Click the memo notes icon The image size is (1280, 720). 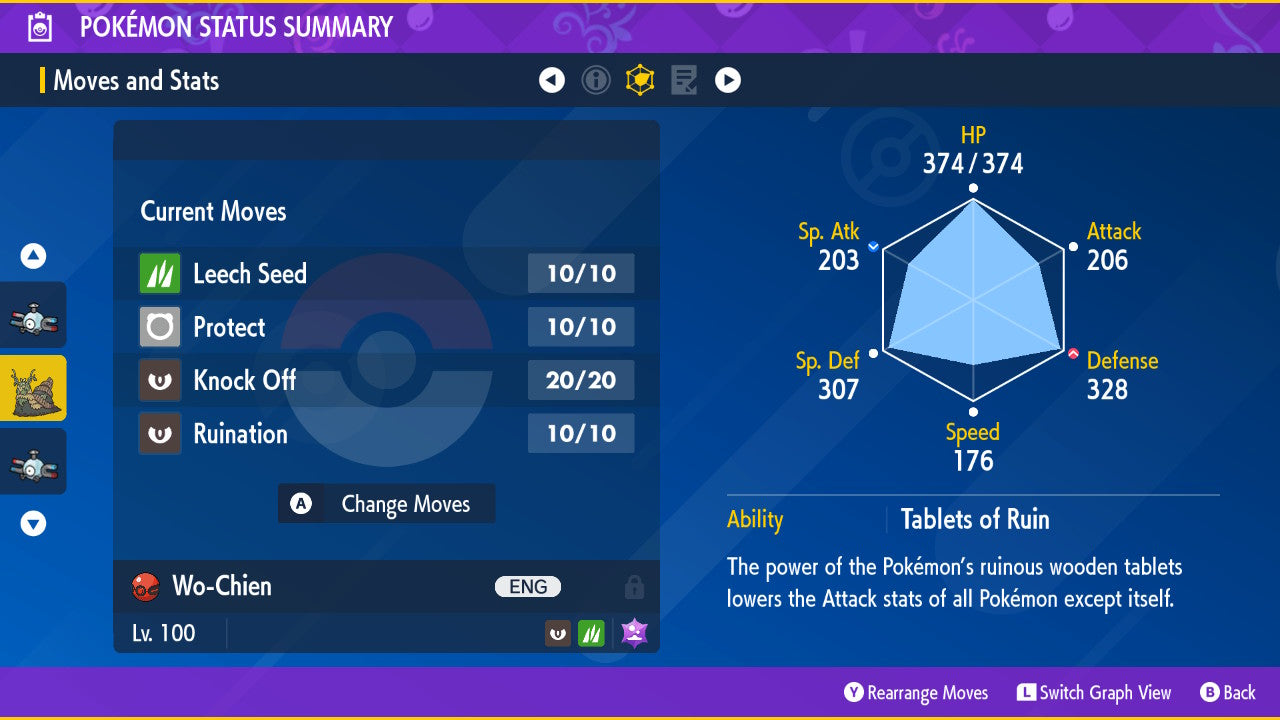684,80
